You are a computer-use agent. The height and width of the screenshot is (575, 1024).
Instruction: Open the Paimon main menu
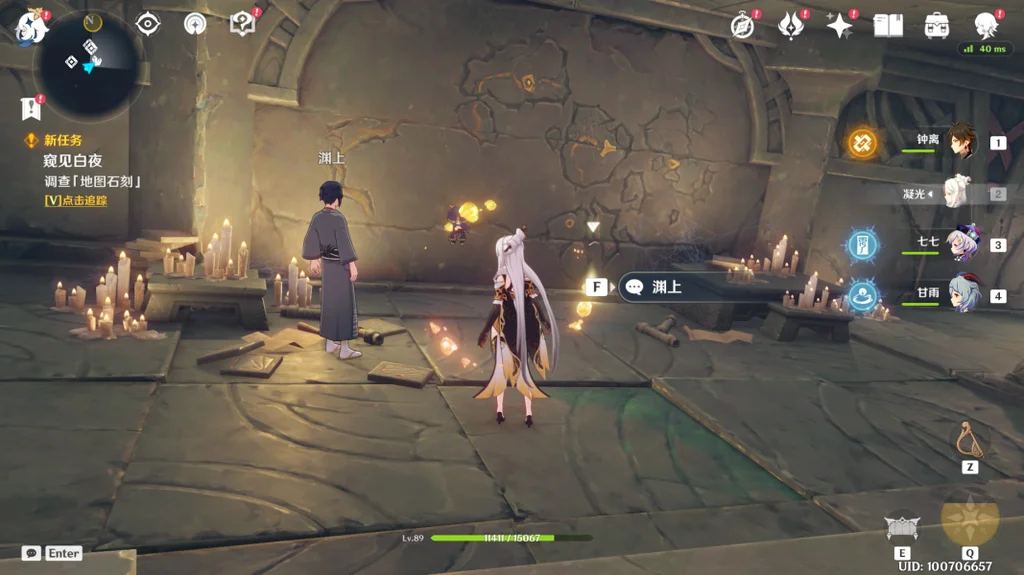[x=30, y=27]
